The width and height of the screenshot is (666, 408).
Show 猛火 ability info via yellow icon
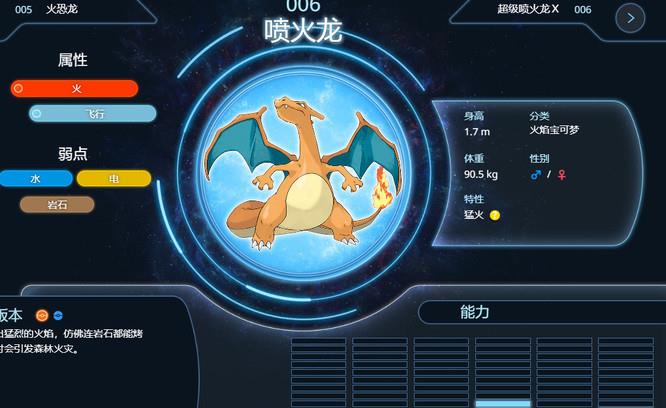click(495, 215)
